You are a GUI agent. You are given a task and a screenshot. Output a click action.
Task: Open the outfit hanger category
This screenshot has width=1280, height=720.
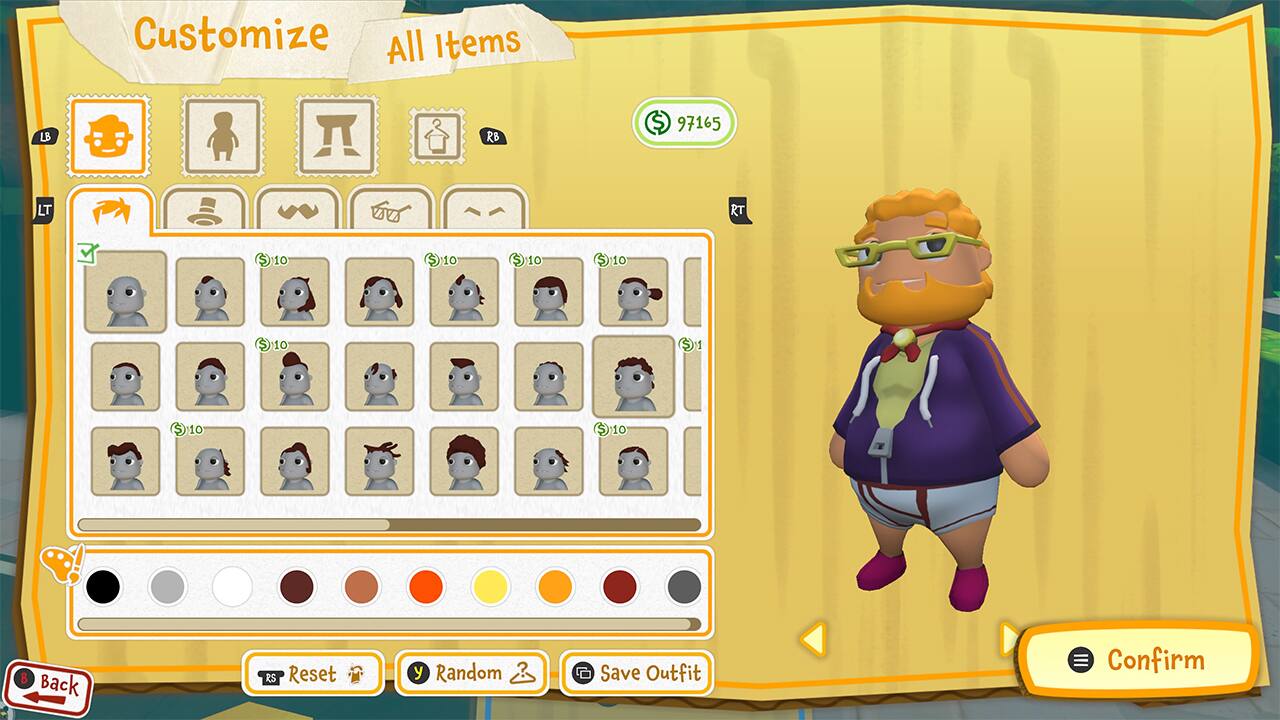pos(438,136)
